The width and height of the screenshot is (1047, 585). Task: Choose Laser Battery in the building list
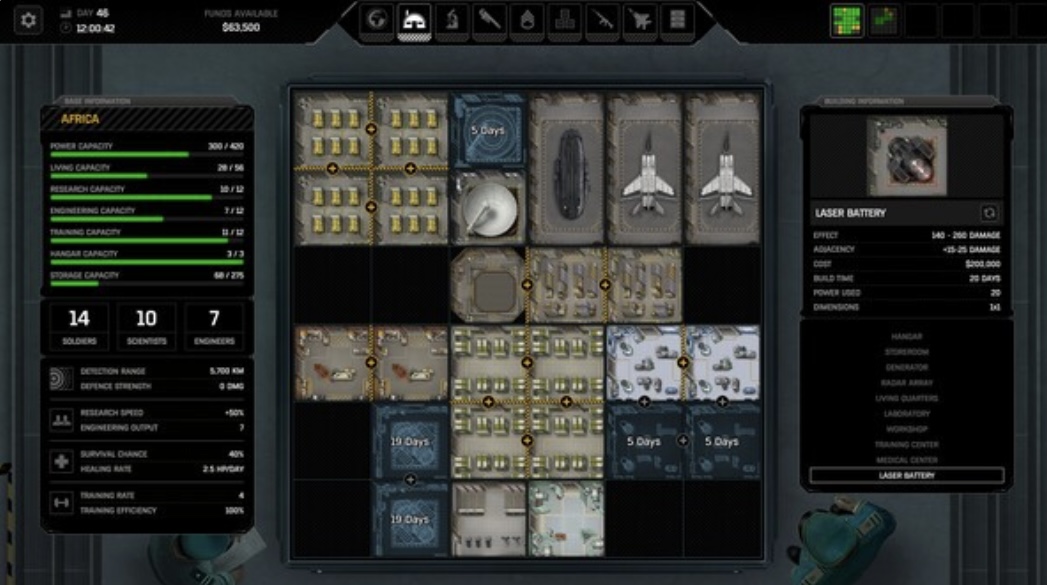point(907,476)
